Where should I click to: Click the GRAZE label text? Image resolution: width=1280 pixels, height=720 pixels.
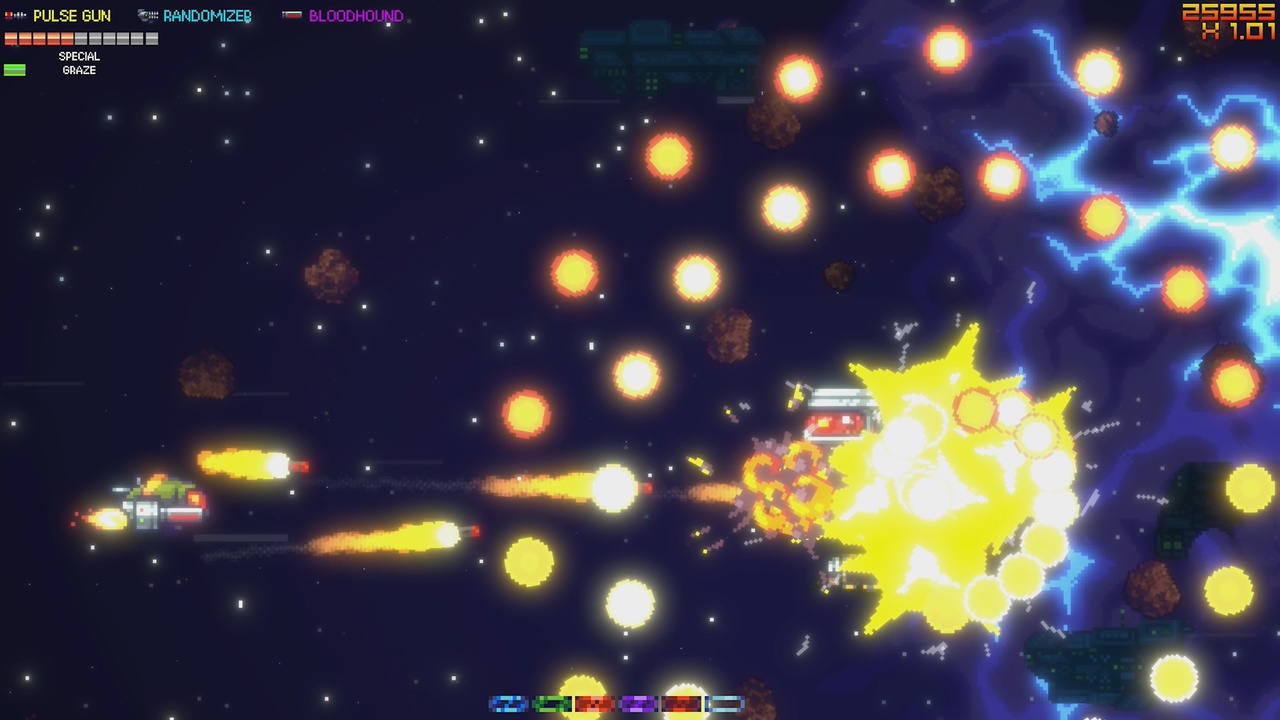[x=77, y=69]
